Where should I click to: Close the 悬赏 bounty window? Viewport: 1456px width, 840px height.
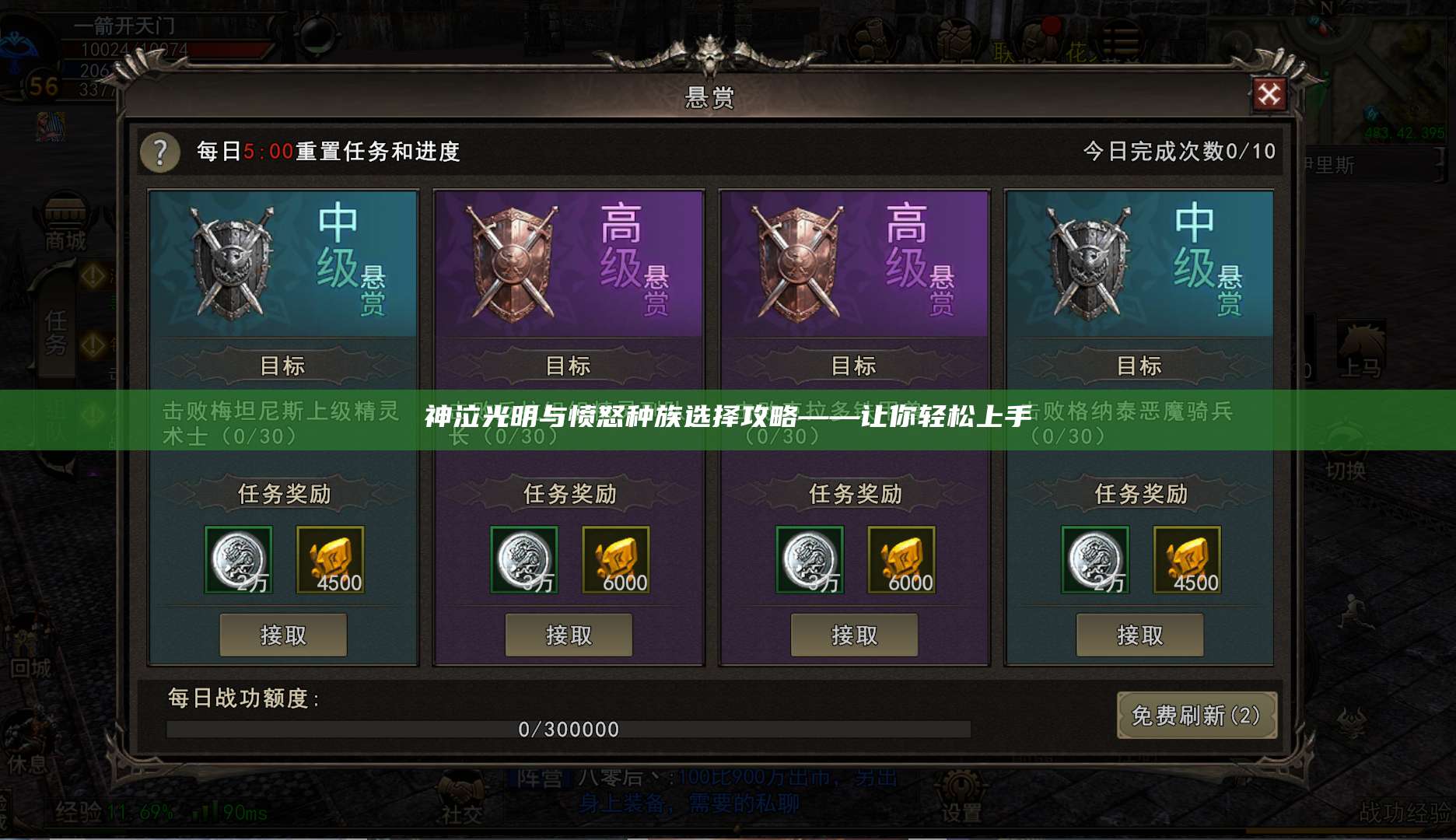tap(1271, 94)
